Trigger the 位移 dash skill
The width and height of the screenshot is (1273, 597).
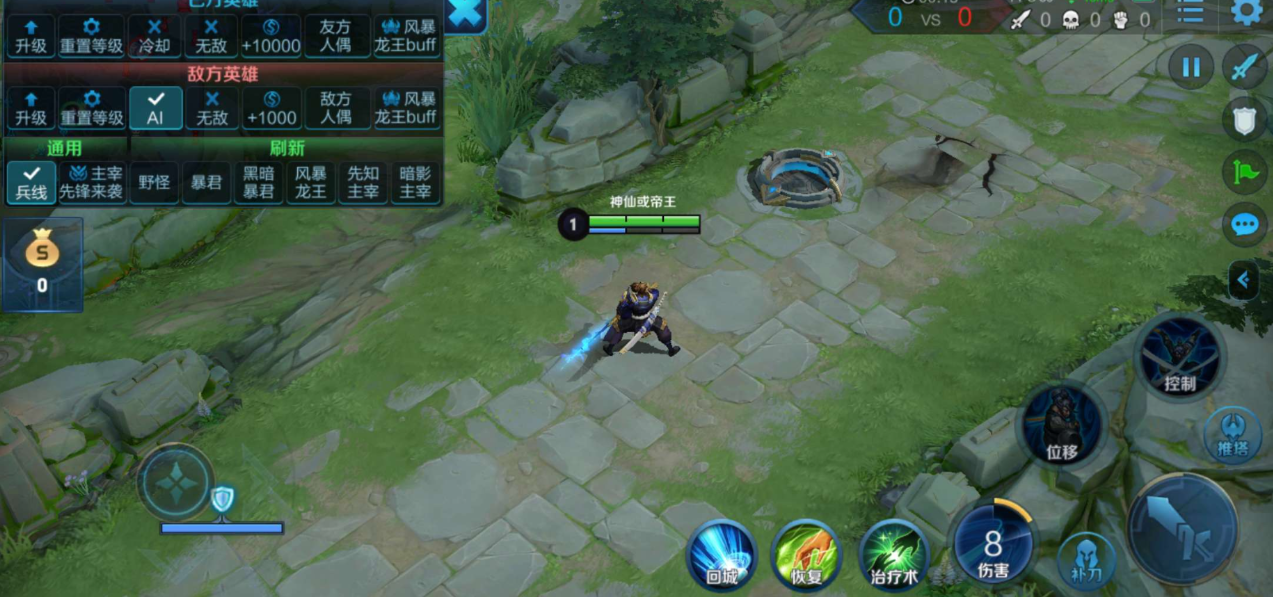pyautogui.click(x=1061, y=426)
